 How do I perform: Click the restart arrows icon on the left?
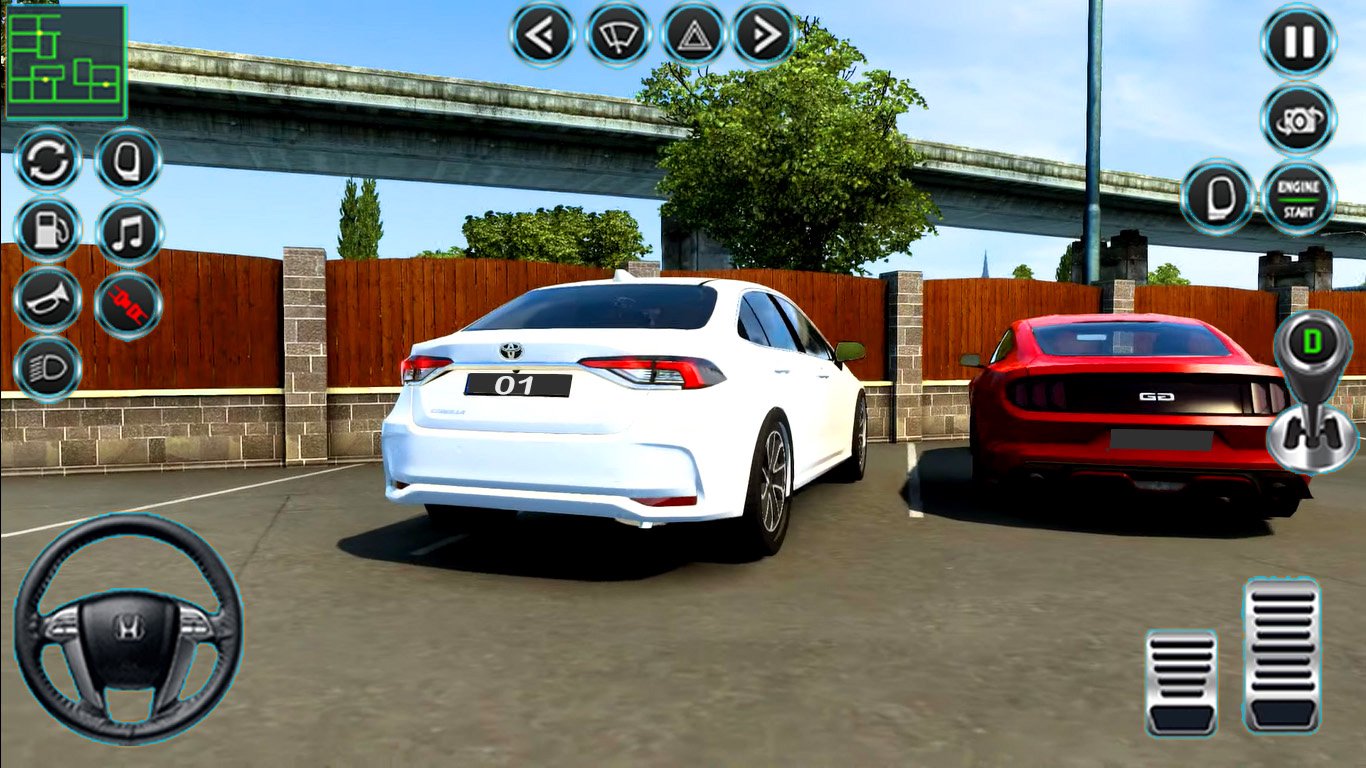coord(48,161)
